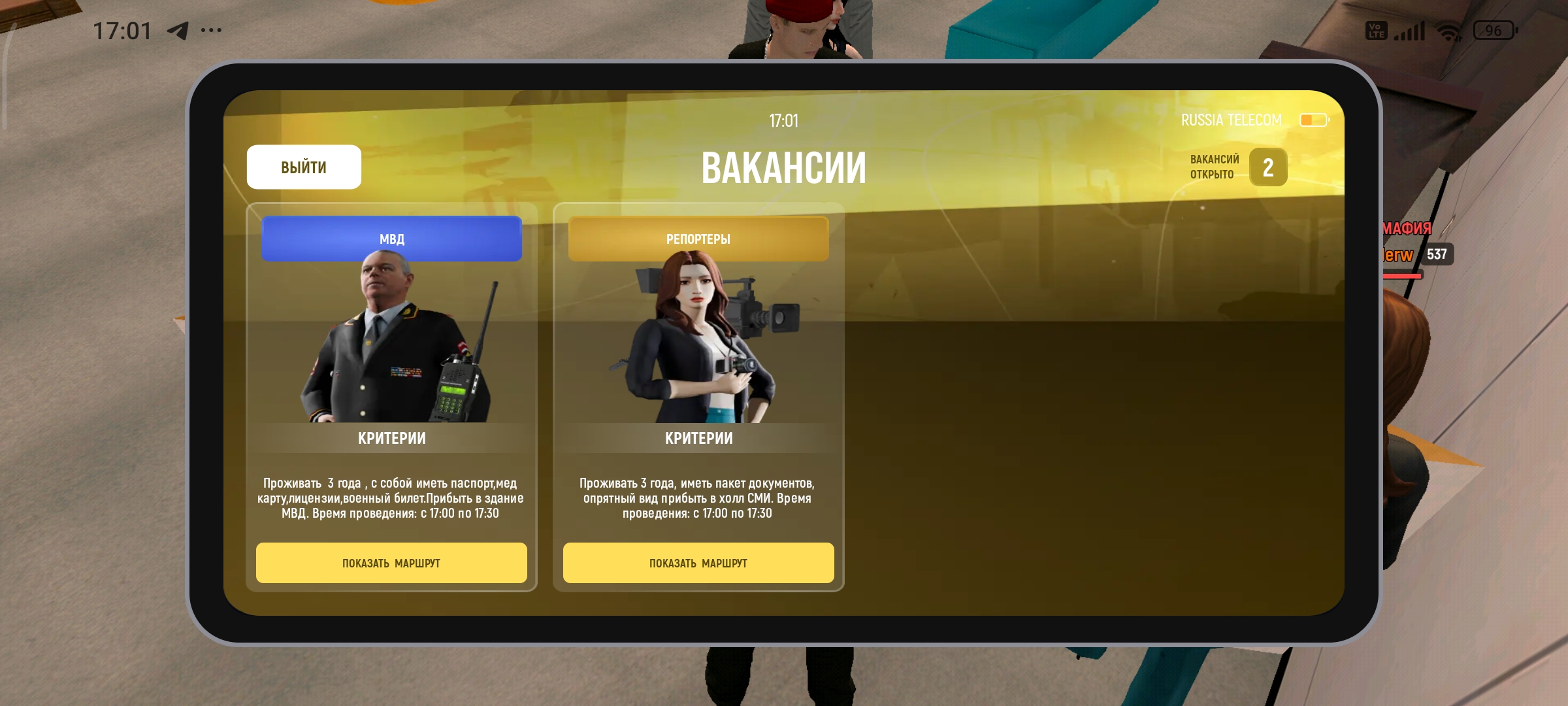The image size is (1568, 706).
Task: Show route to the Репортеры vacancy
Action: coord(698,563)
